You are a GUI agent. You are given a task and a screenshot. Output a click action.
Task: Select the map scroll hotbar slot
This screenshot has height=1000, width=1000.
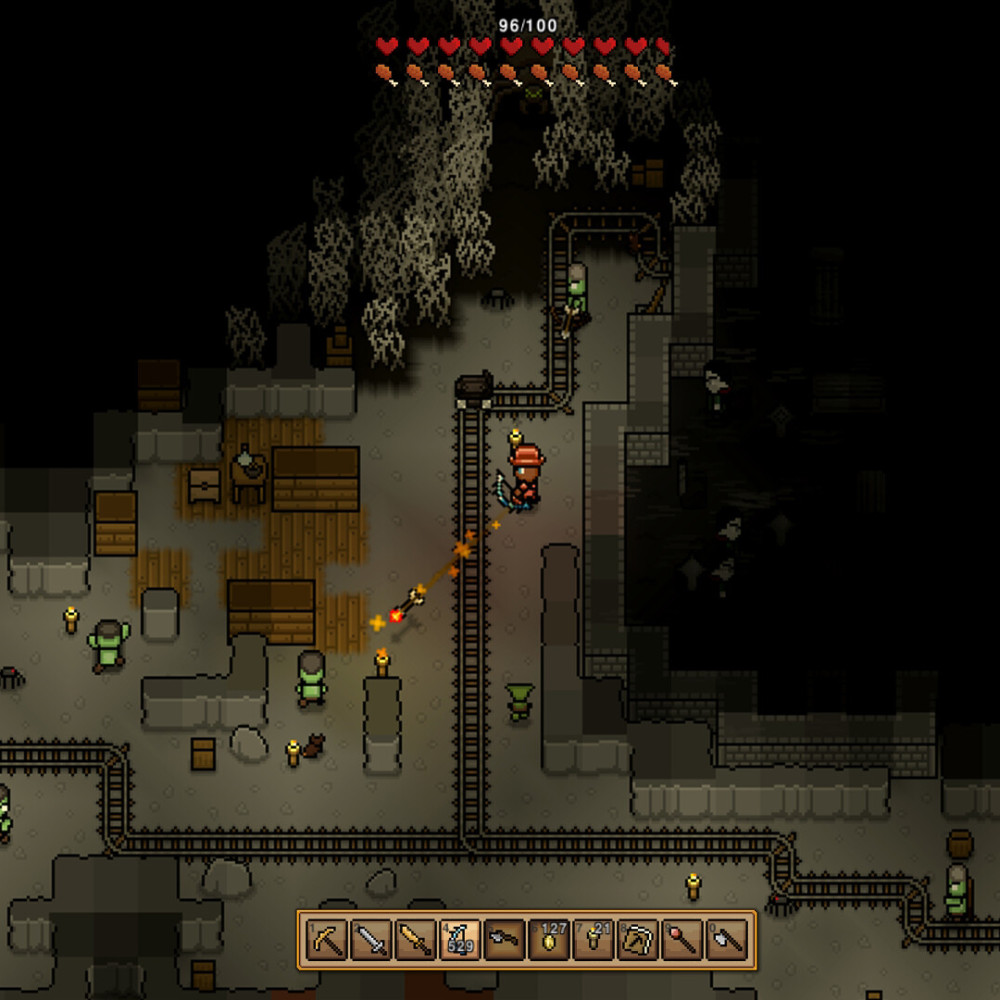pyautogui.click(x=638, y=940)
